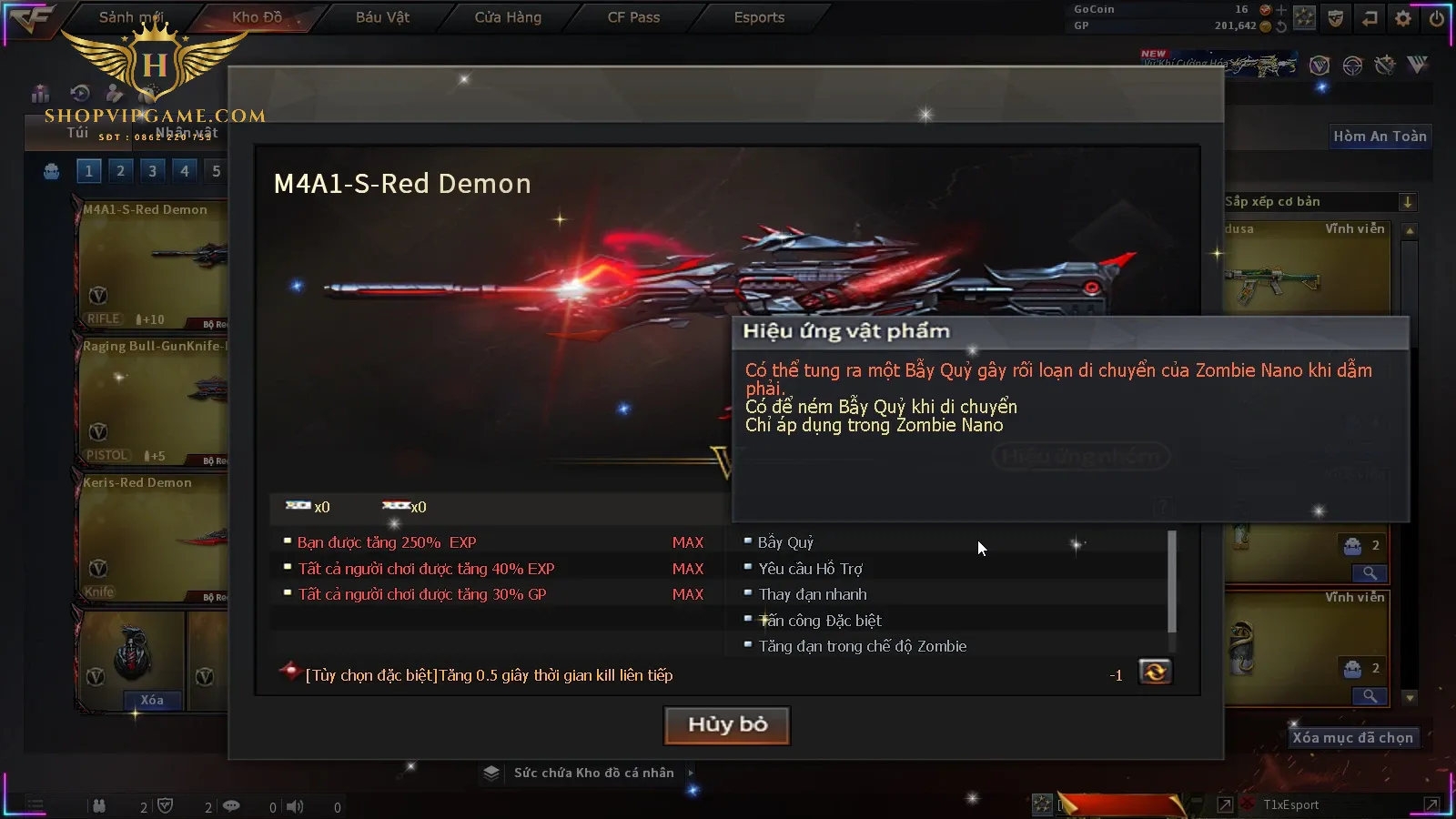Viewport: 1456px width, 819px height.
Task: Cancel with the Hủy bỏ button
Action: point(727,725)
